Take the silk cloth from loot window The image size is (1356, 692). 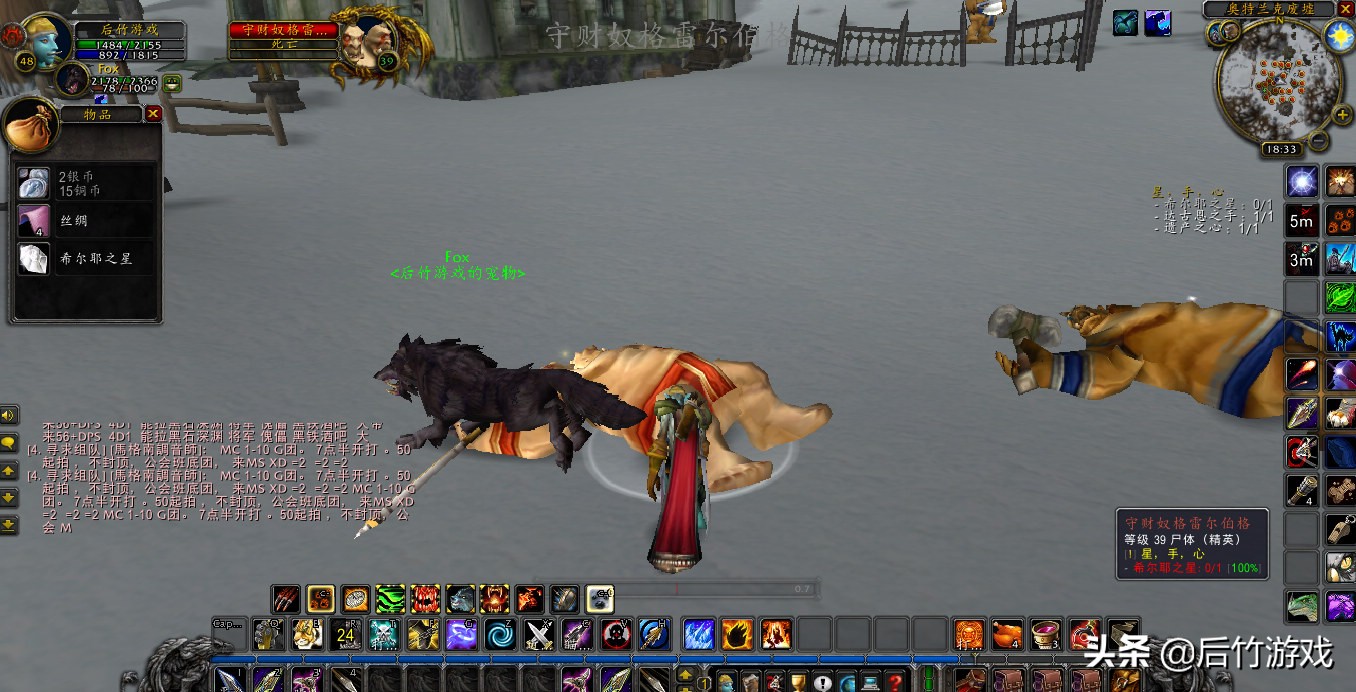click(33, 220)
